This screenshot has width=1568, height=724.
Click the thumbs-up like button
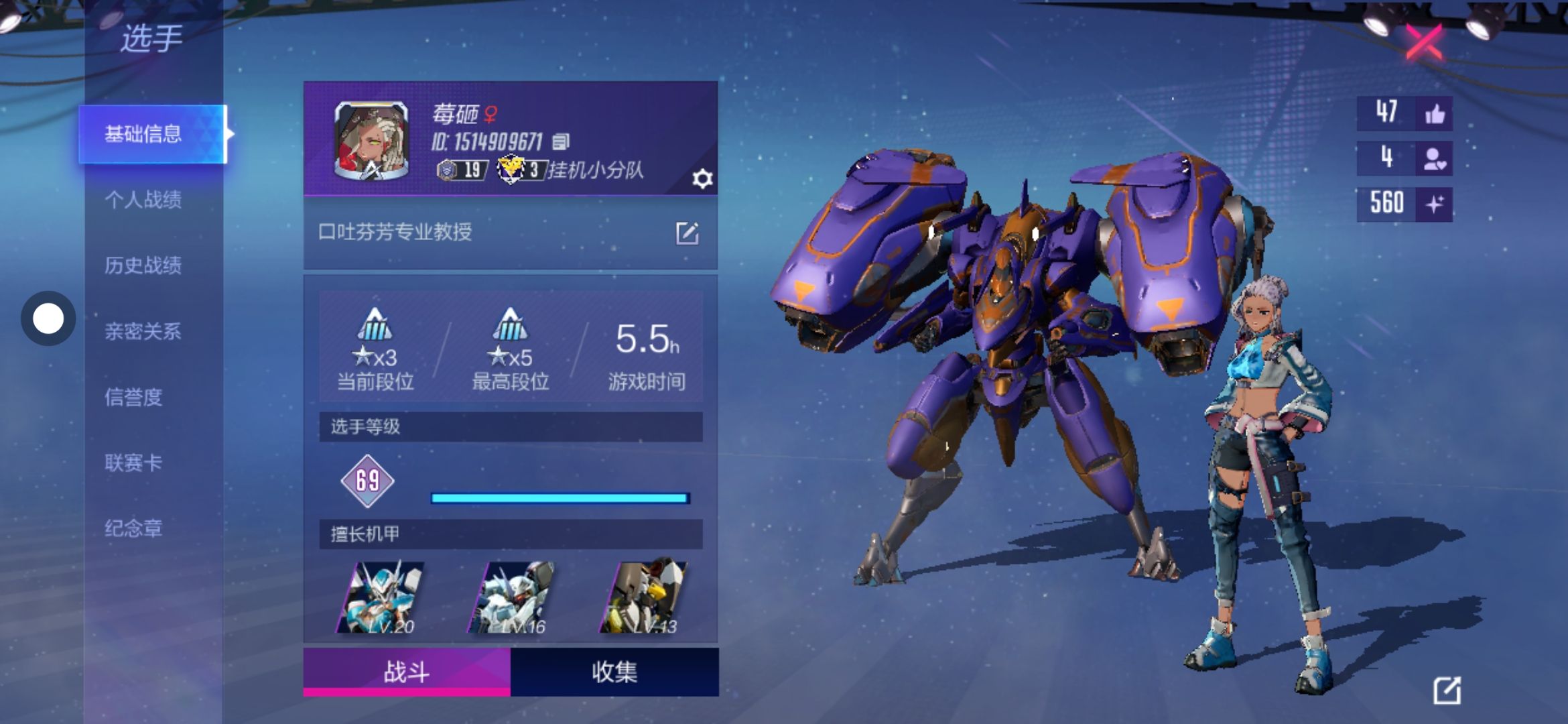tap(1435, 113)
